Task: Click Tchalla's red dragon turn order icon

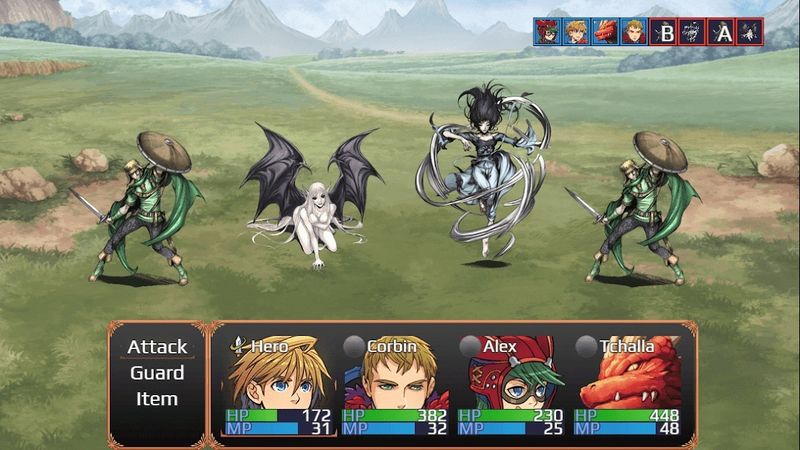Action: pyautogui.click(x=604, y=32)
